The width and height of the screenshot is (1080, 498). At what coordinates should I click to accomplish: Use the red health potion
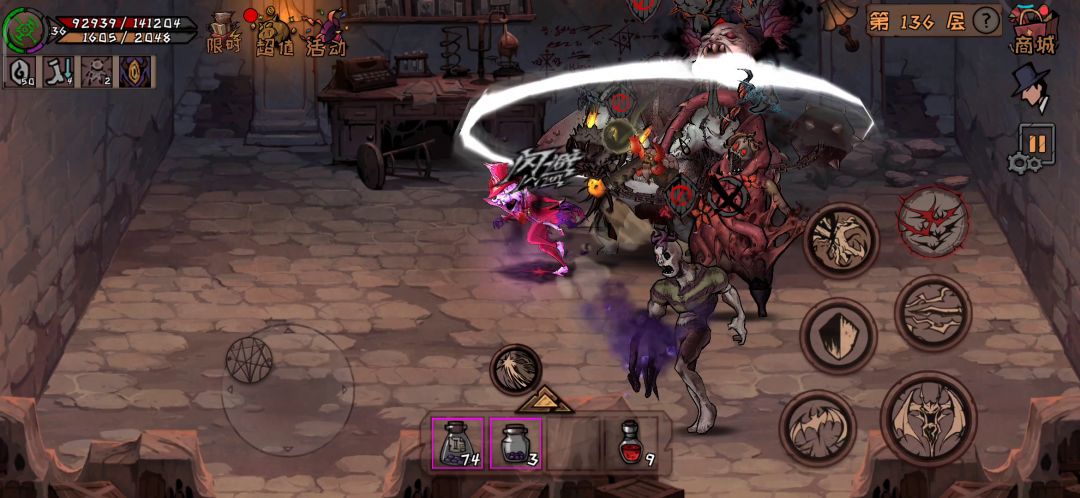click(632, 441)
